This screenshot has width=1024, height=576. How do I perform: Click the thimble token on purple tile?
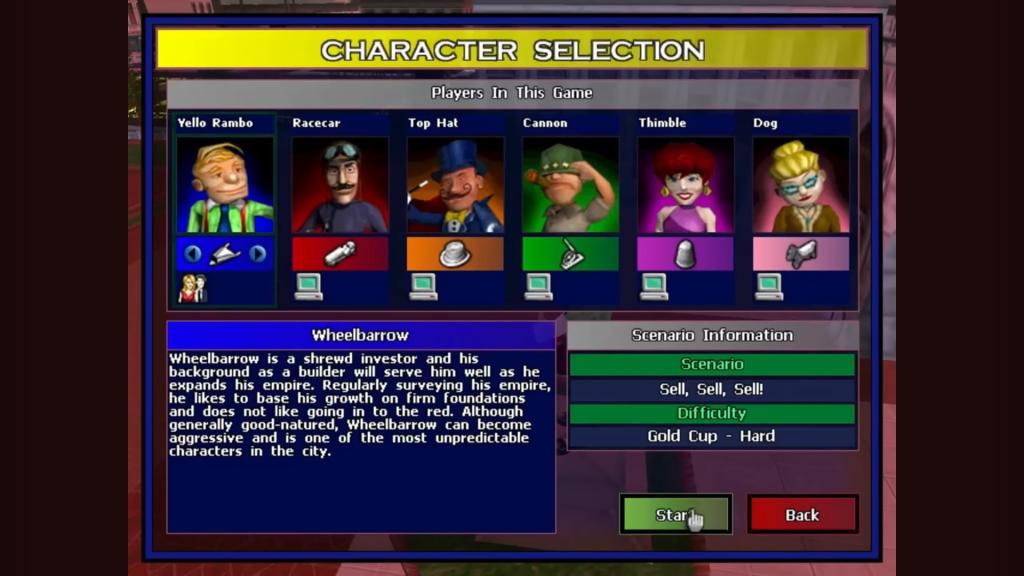[685, 254]
